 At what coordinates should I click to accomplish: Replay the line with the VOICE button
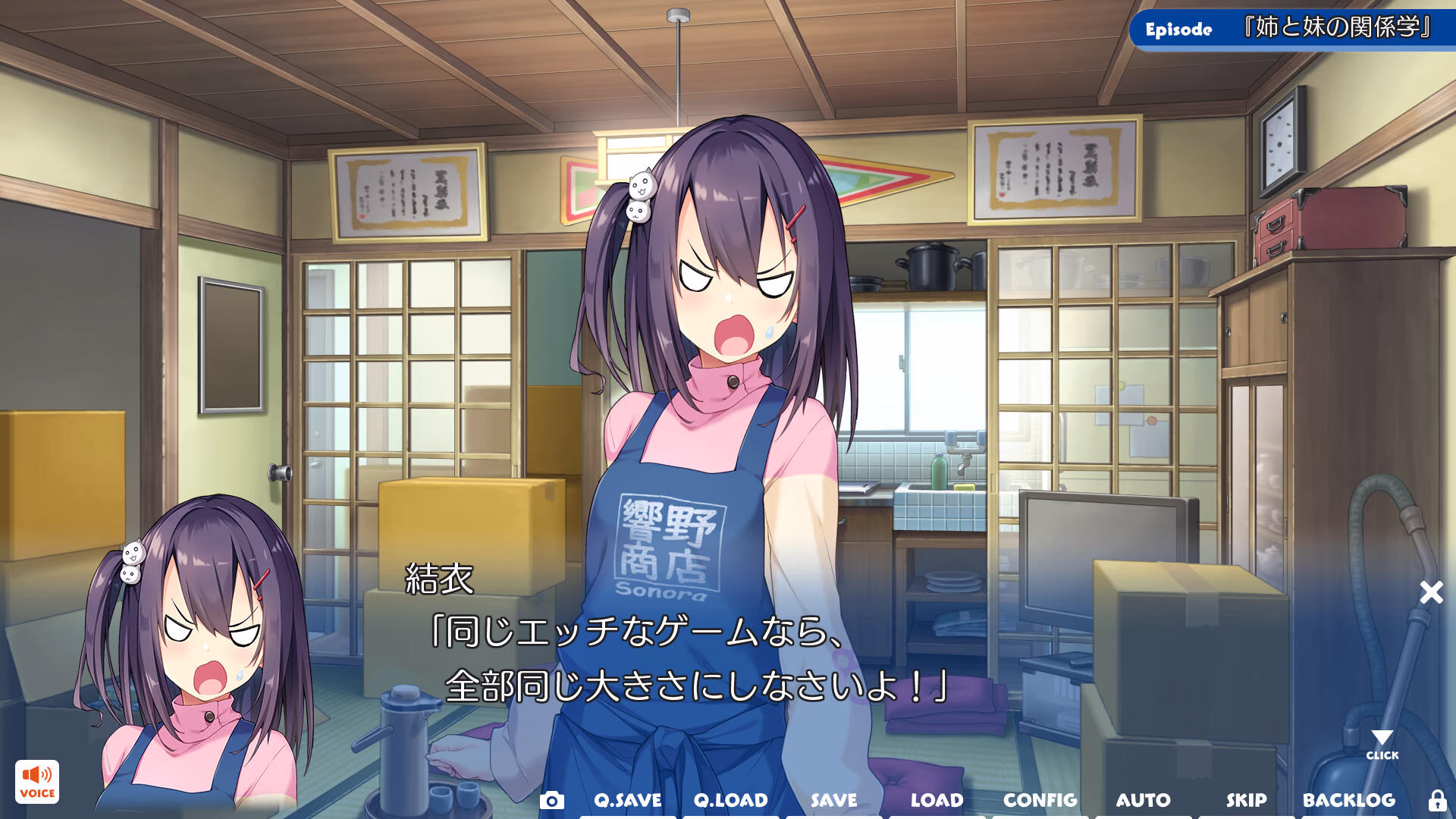click(36, 782)
